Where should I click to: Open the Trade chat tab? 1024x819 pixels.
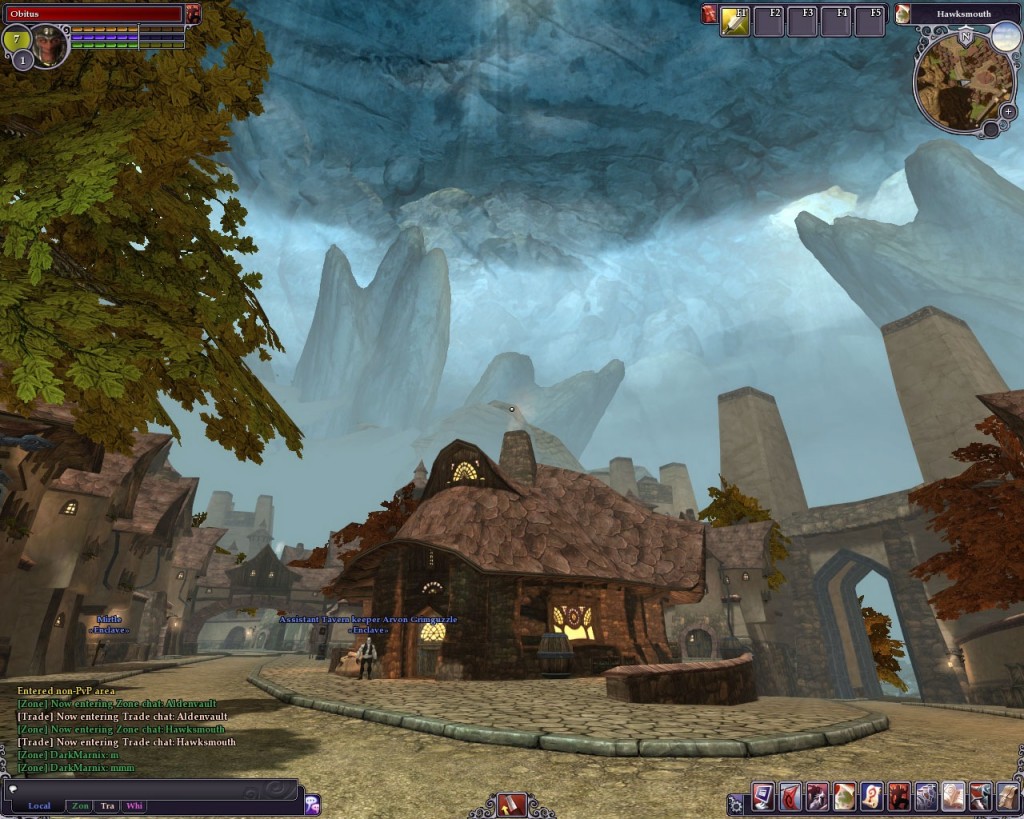(x=107, y=806)
